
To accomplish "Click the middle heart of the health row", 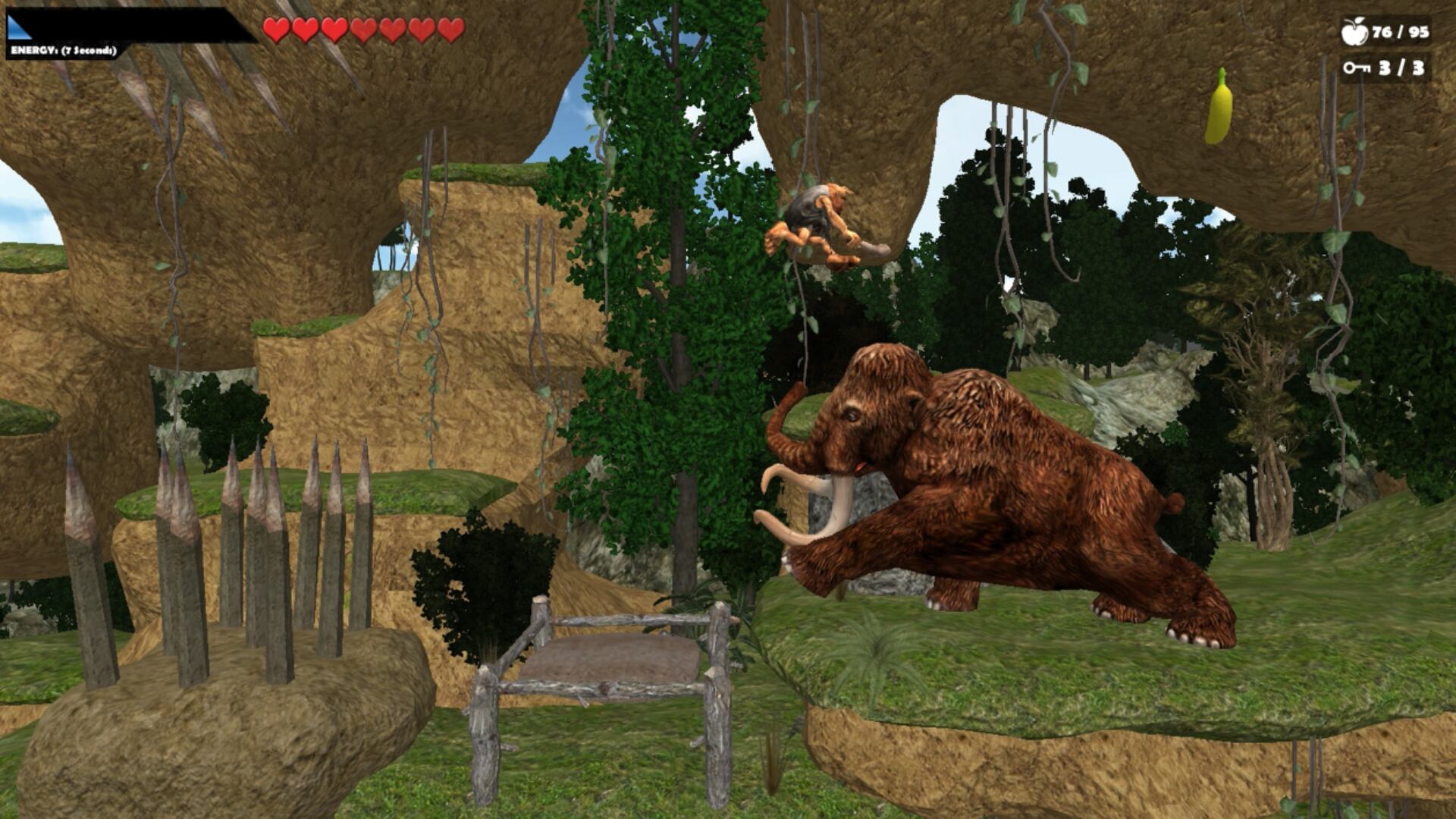I will pyautogui.click(x=364, y=30).
